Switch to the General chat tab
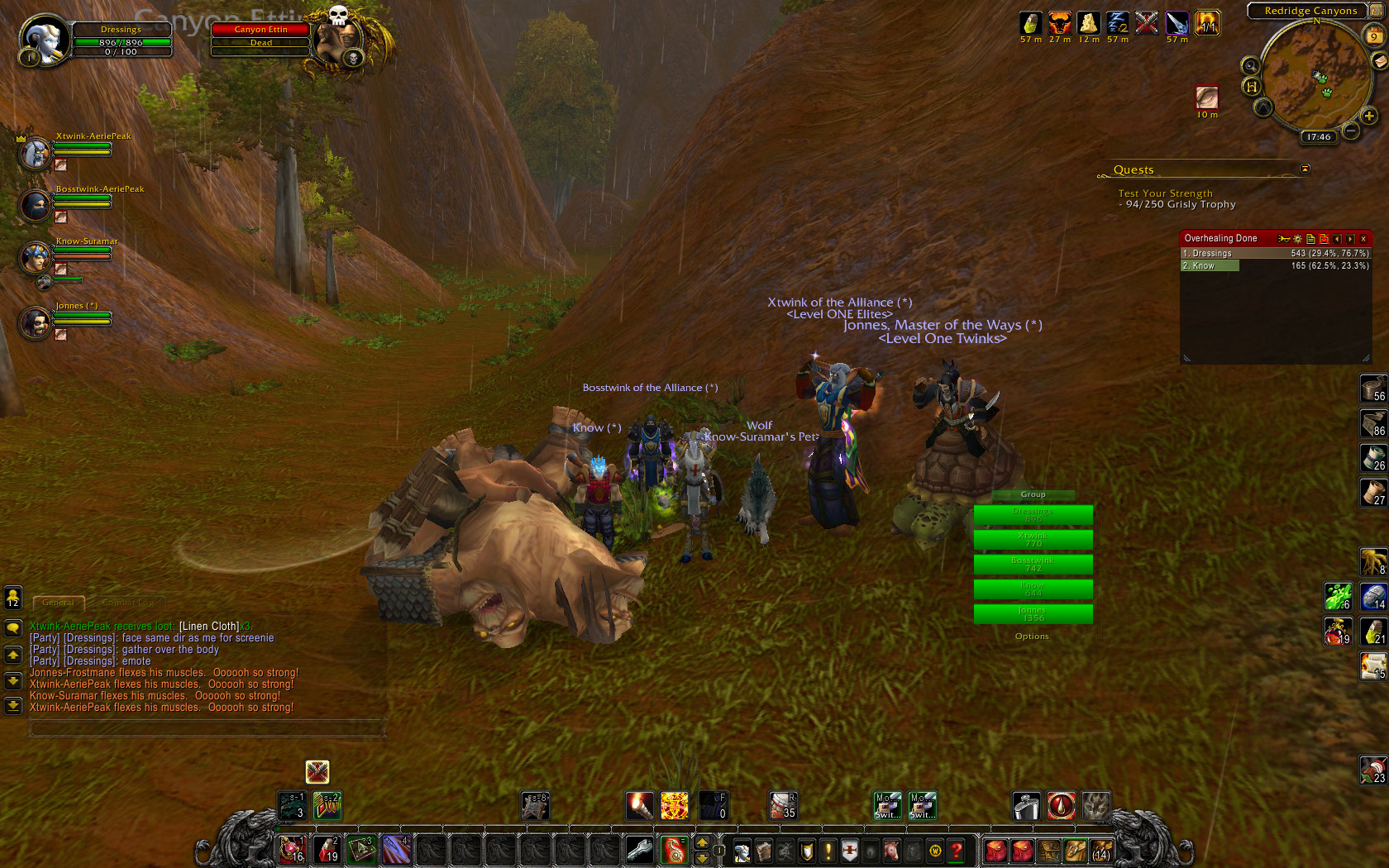The width and height of the screenshot is (1389, 868). point(58,603)
